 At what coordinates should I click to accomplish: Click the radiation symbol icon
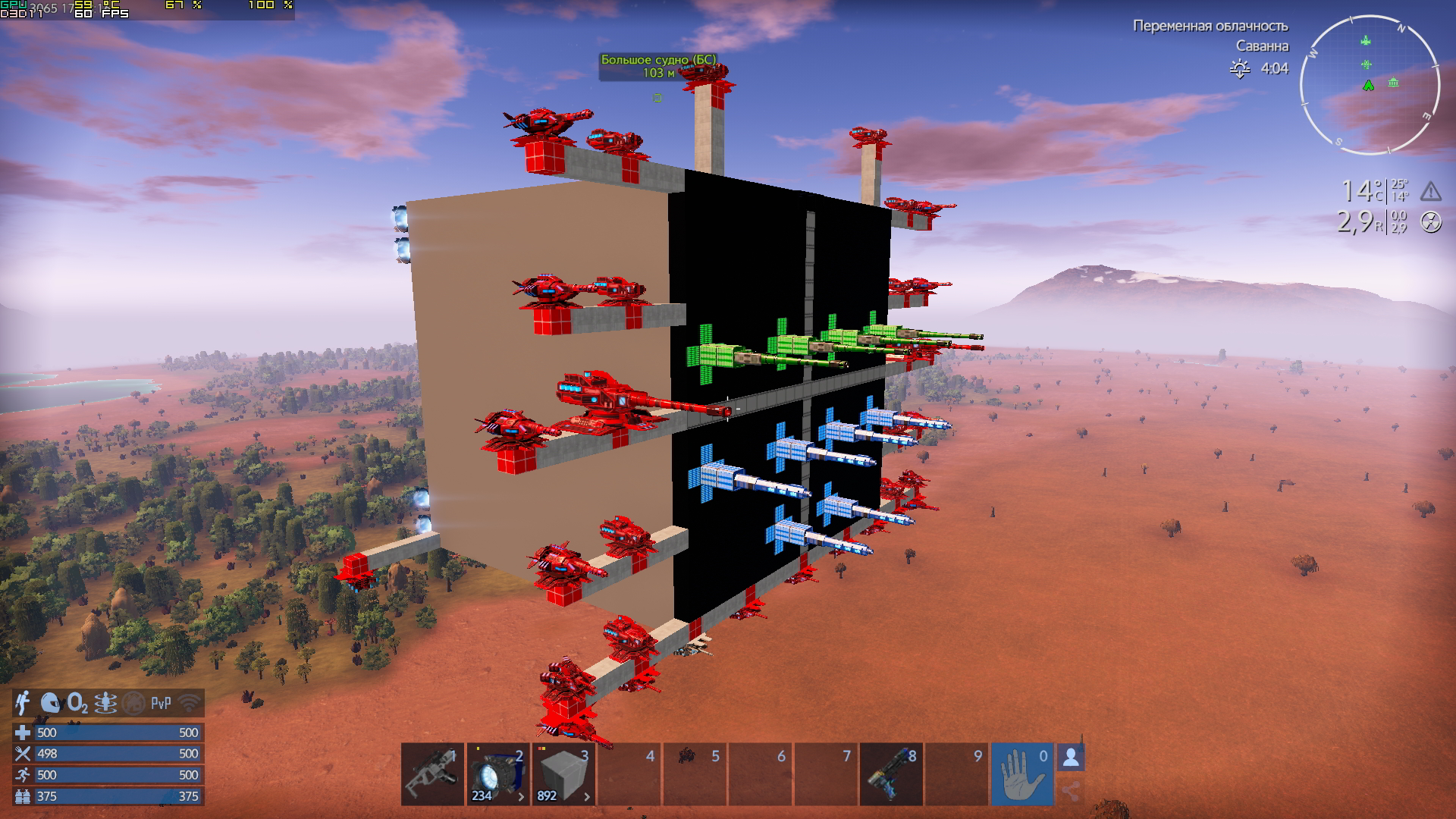click(1430, 222)
